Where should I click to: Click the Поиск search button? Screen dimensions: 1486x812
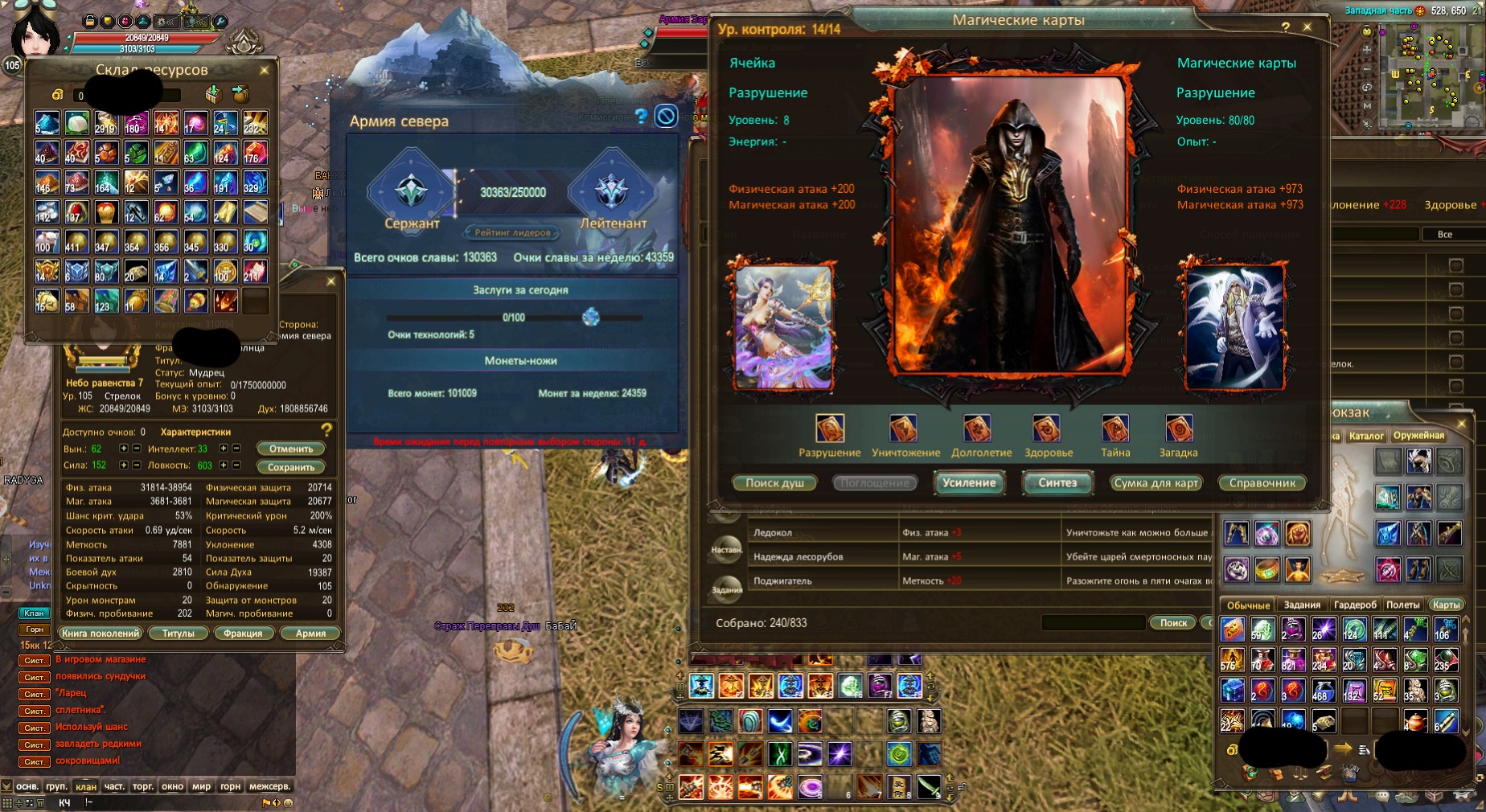click(1173, 623)
